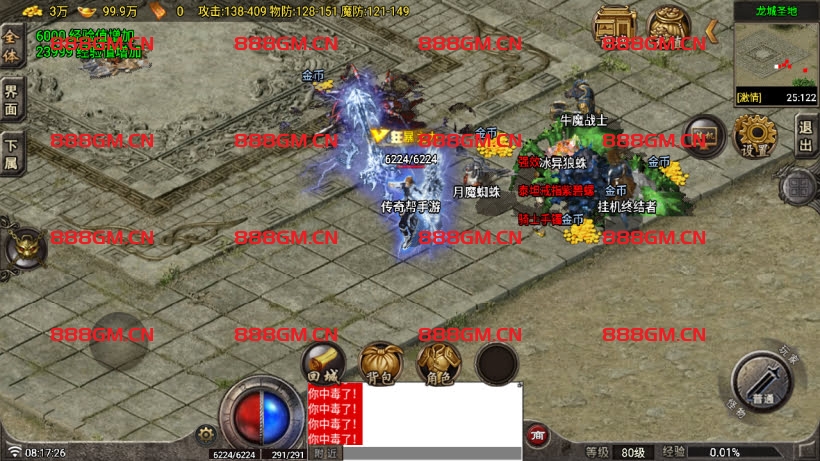This screenshot has height=461, width=820.
Task: Open the red 商 shop button
Action: click(537, 435)
